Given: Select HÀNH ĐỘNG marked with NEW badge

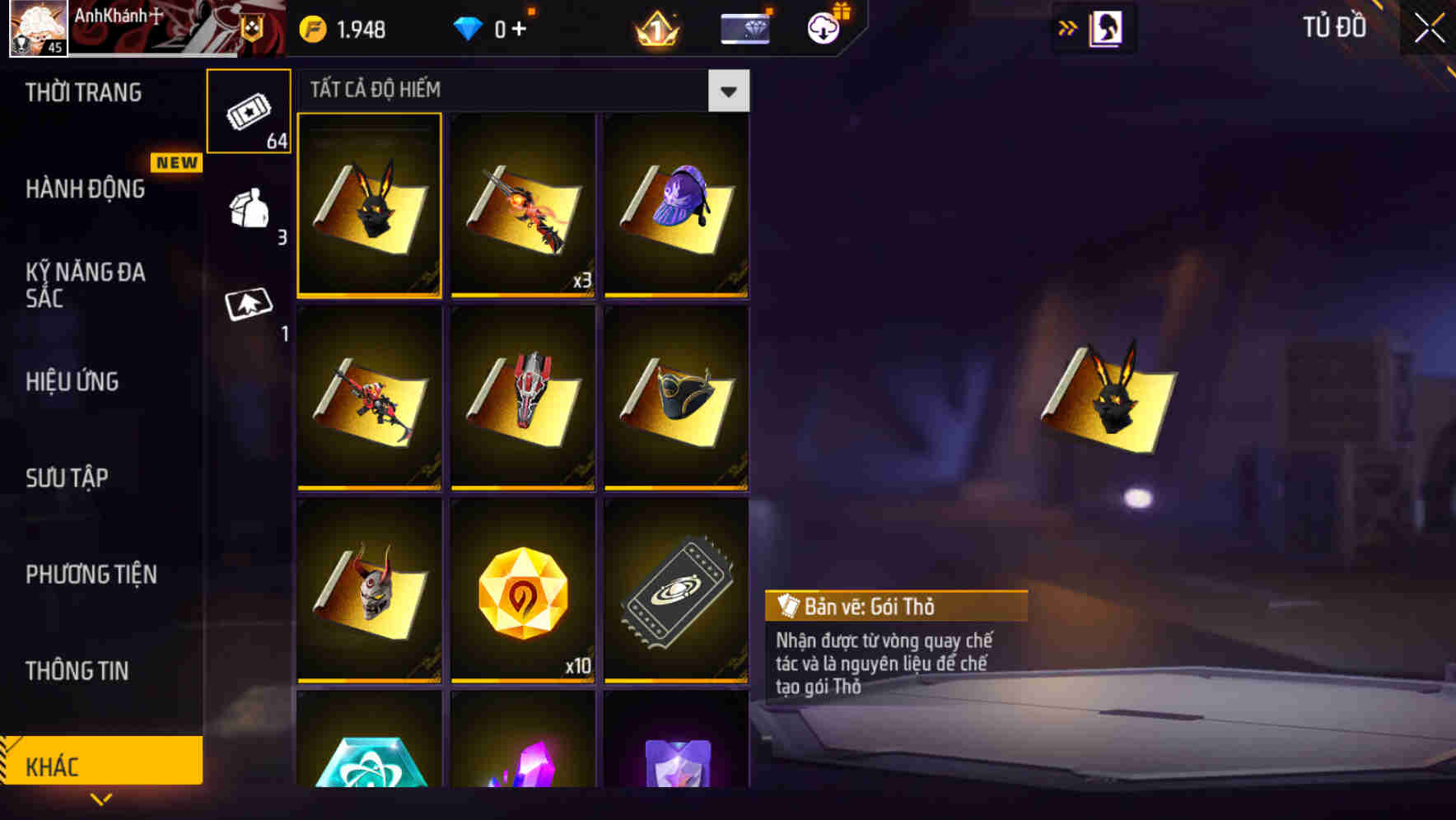Looking at the screenshot, I should click(81, 189).
